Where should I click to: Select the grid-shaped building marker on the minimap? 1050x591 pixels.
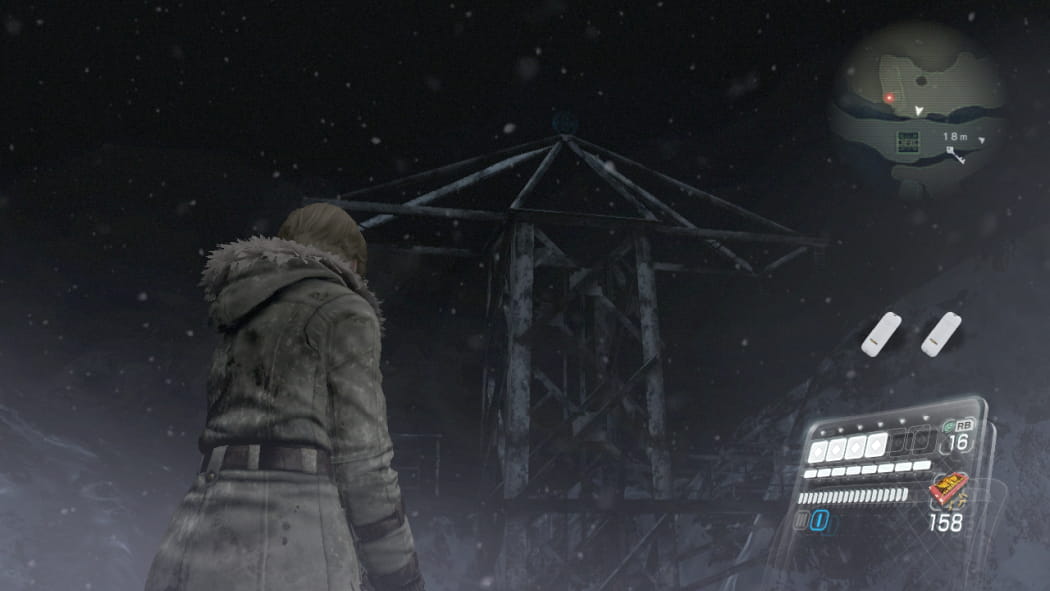(x=907, y=141)
